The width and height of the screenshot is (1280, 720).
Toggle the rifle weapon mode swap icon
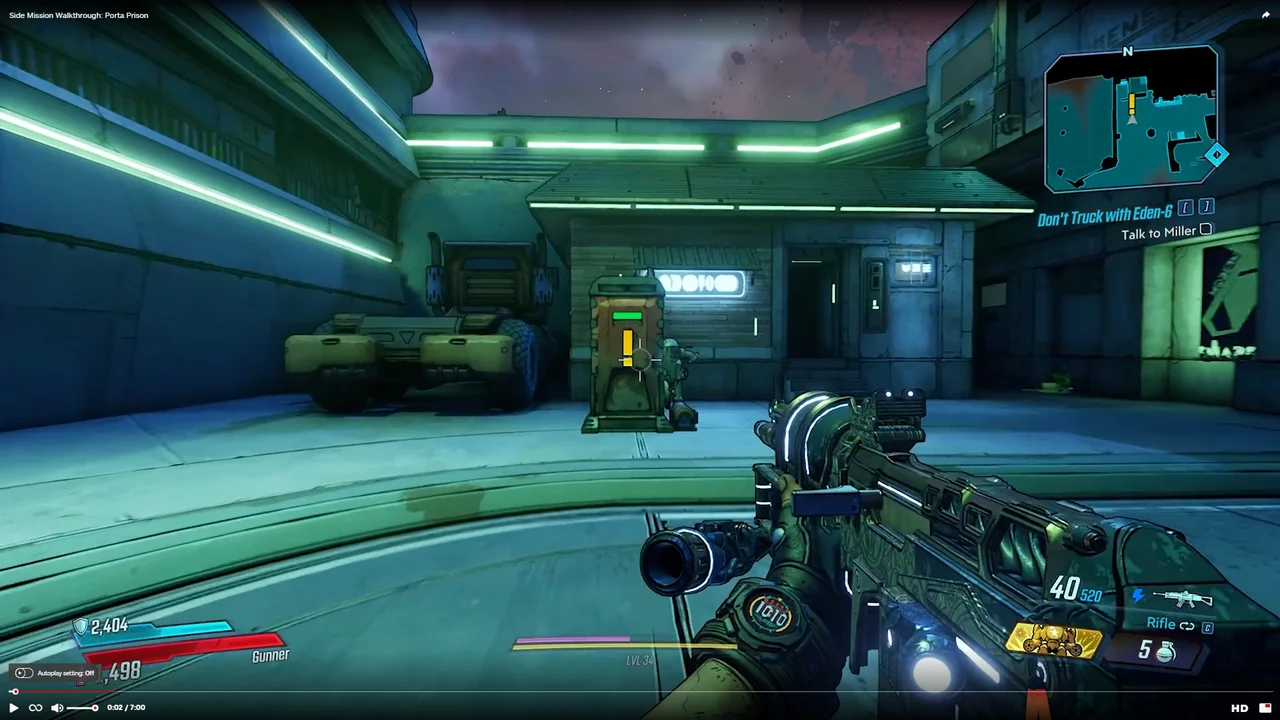pyautogui.click(x=1187, y=626)
